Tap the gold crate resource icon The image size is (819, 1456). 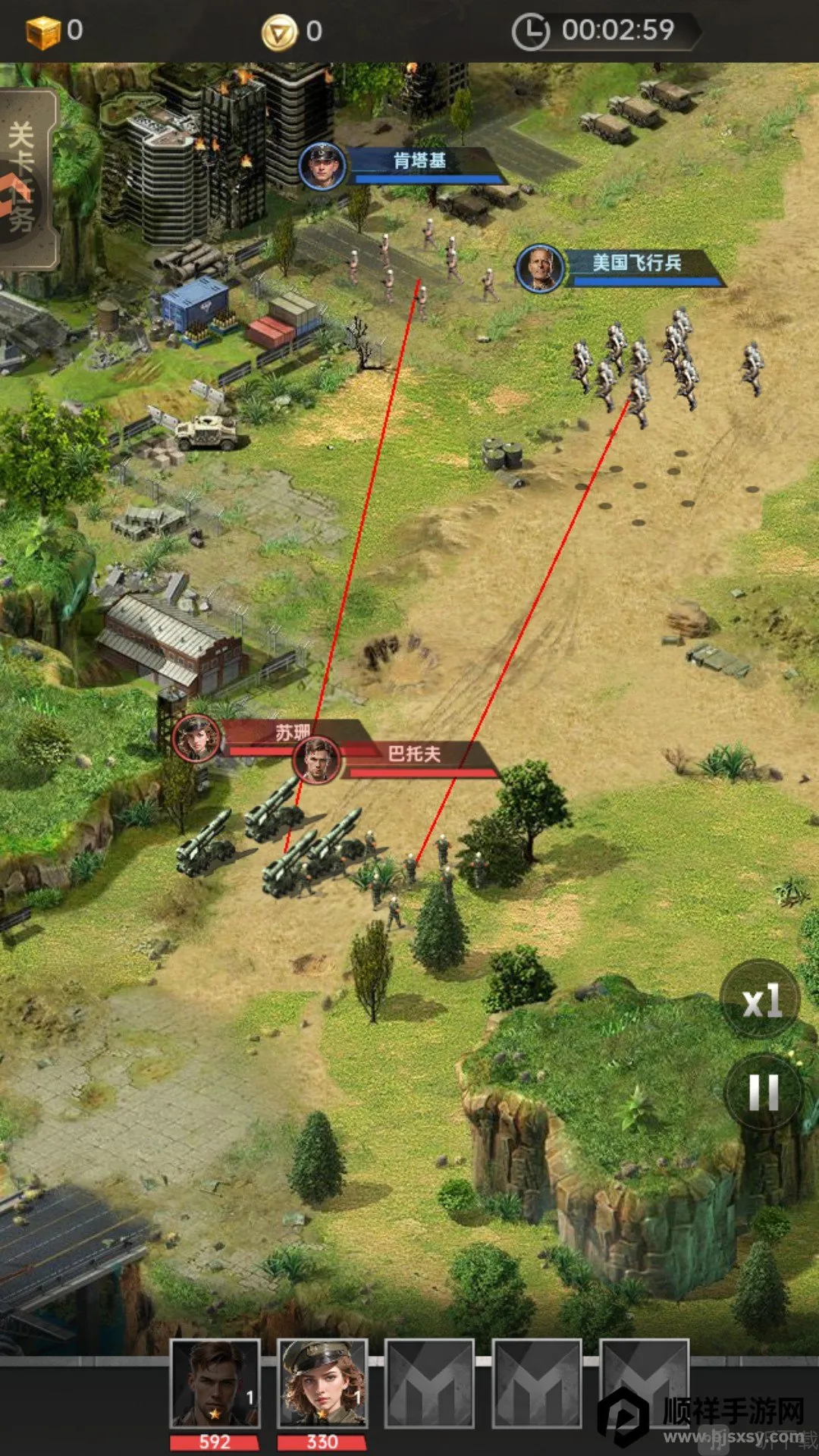(42, 32)
